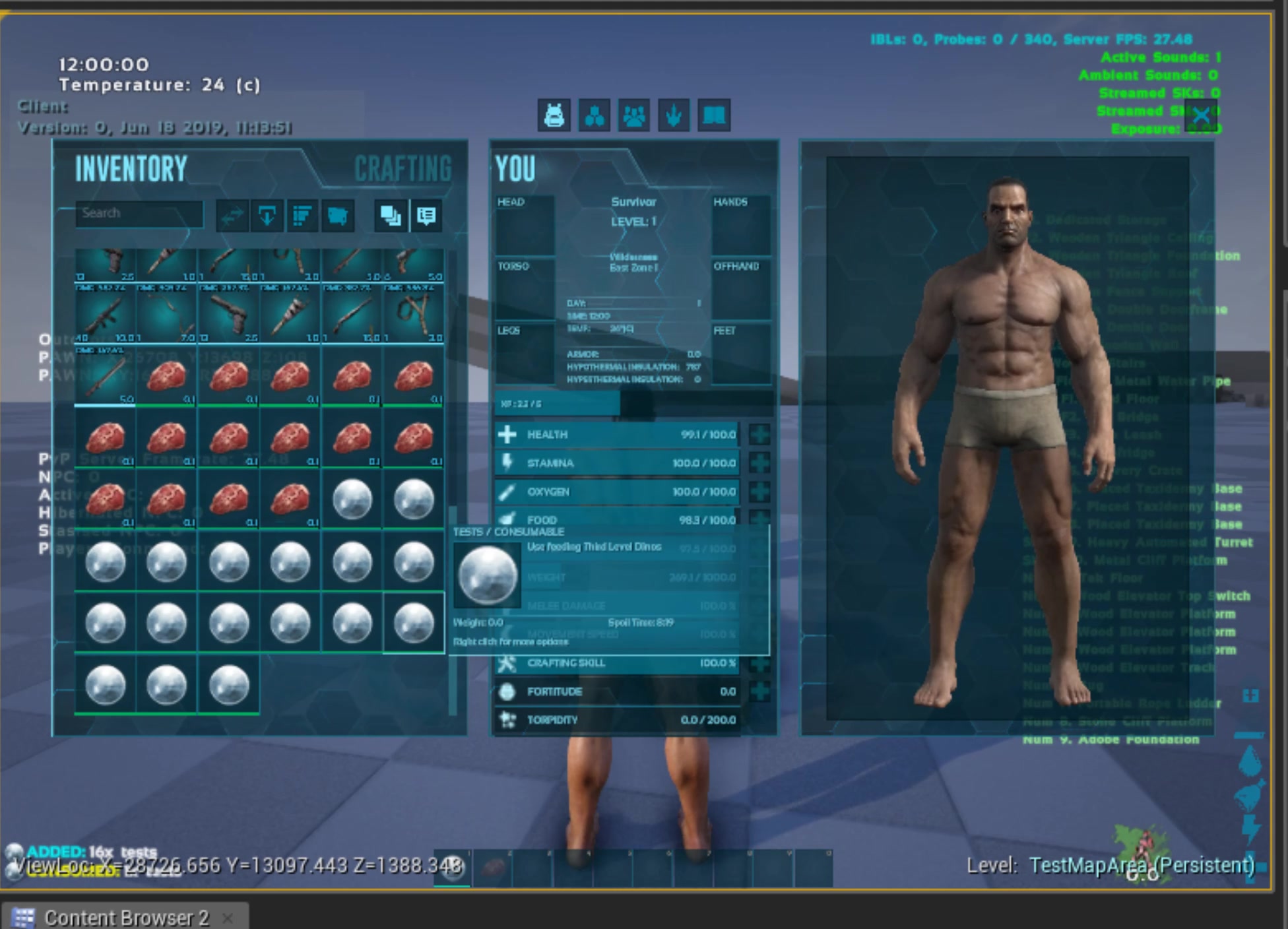Toggle the item tooltip display
Viewport: 1288px width, 929px height.
426,216
